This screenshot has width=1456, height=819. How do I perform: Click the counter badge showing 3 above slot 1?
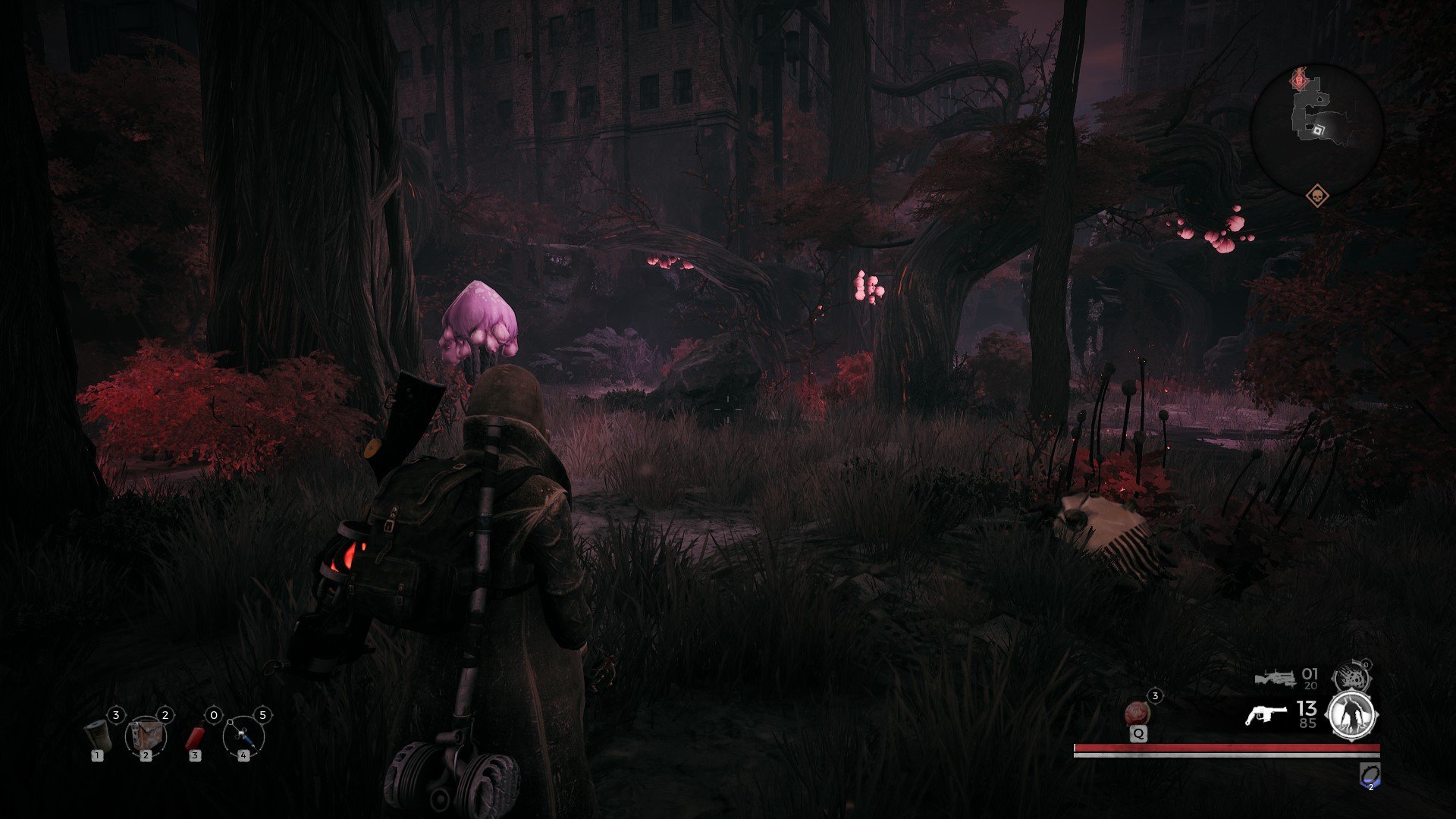pyautogui.click(x=116, y=715)
